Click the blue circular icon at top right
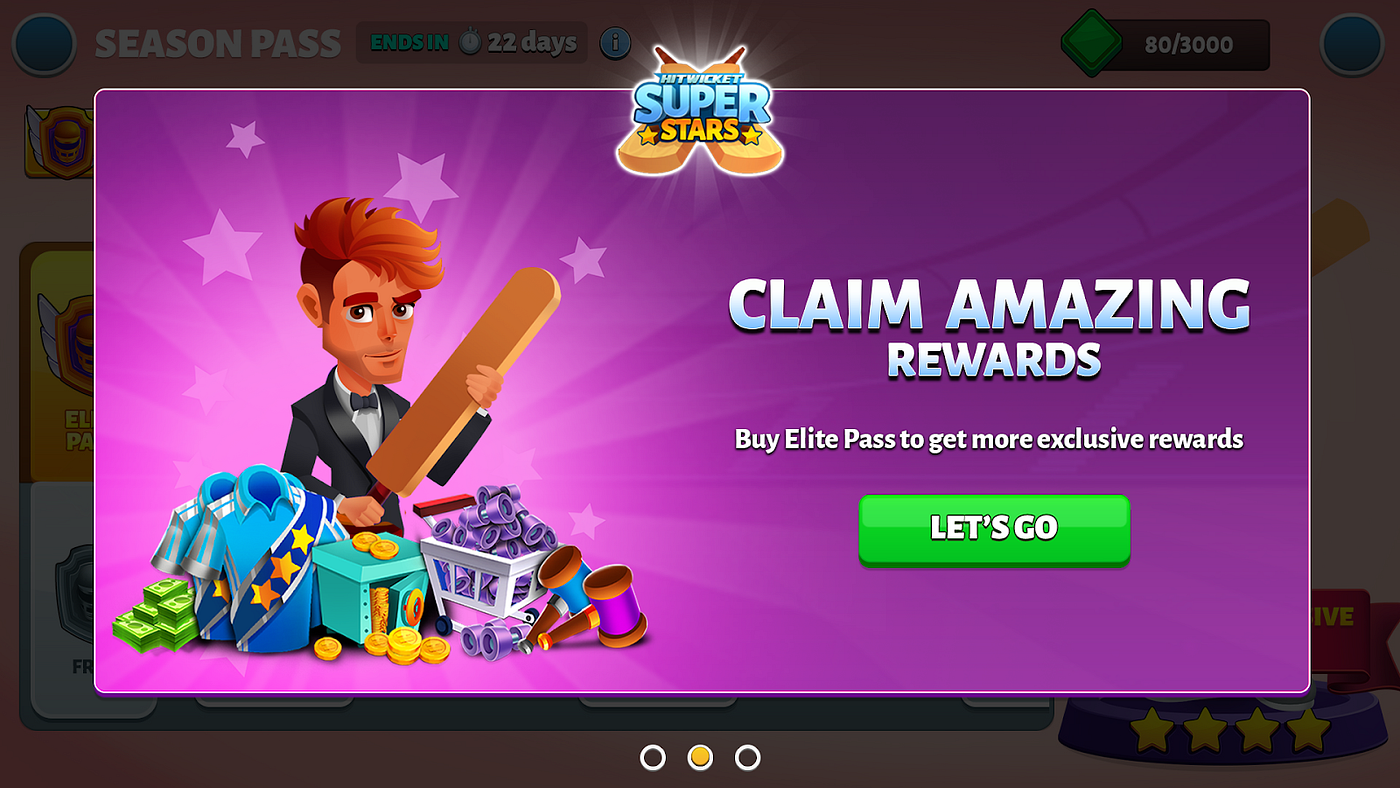This screenshot has width=1400, height=788. pos(1352,43)
